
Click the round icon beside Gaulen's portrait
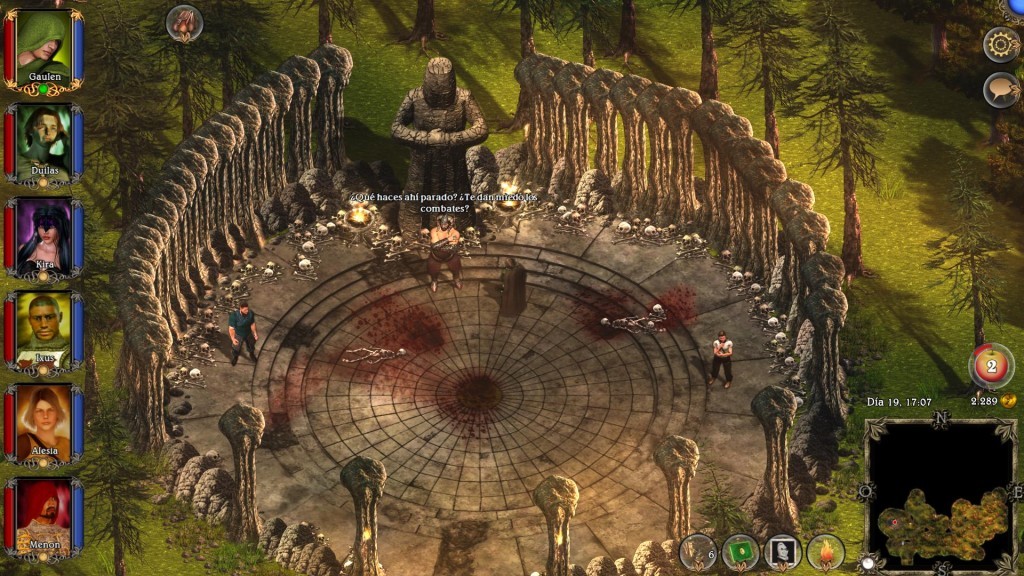(184, 22)
